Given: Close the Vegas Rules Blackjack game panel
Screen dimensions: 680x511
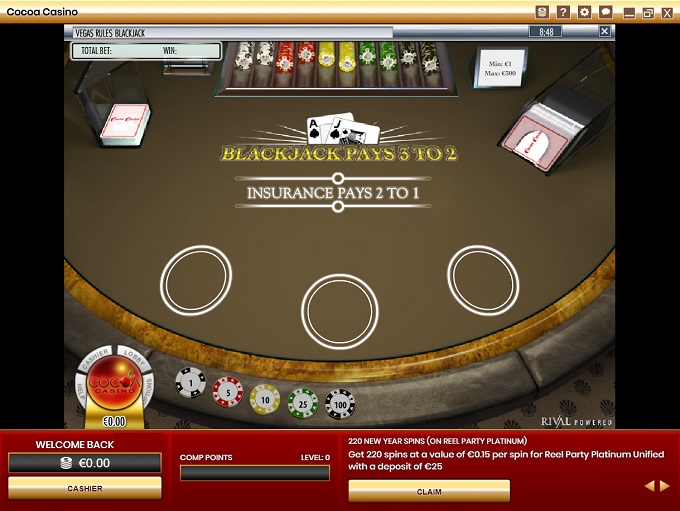Looking at the screenshot, I should 604,31.
